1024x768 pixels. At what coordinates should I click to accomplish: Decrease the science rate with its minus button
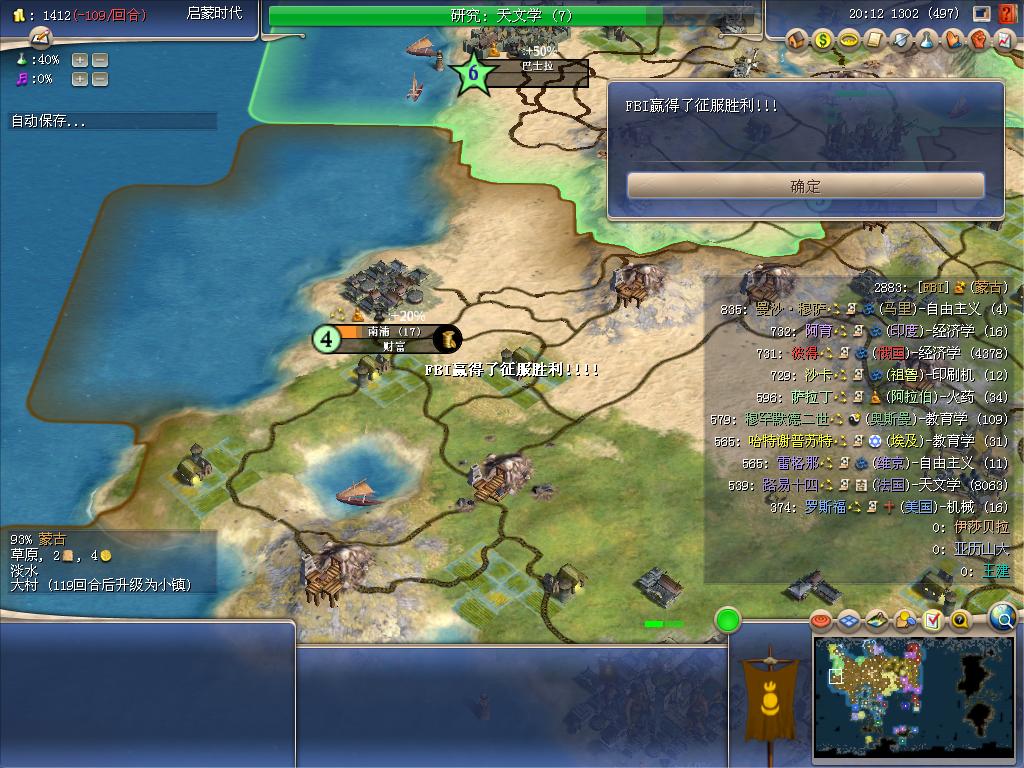coord(99,60)
